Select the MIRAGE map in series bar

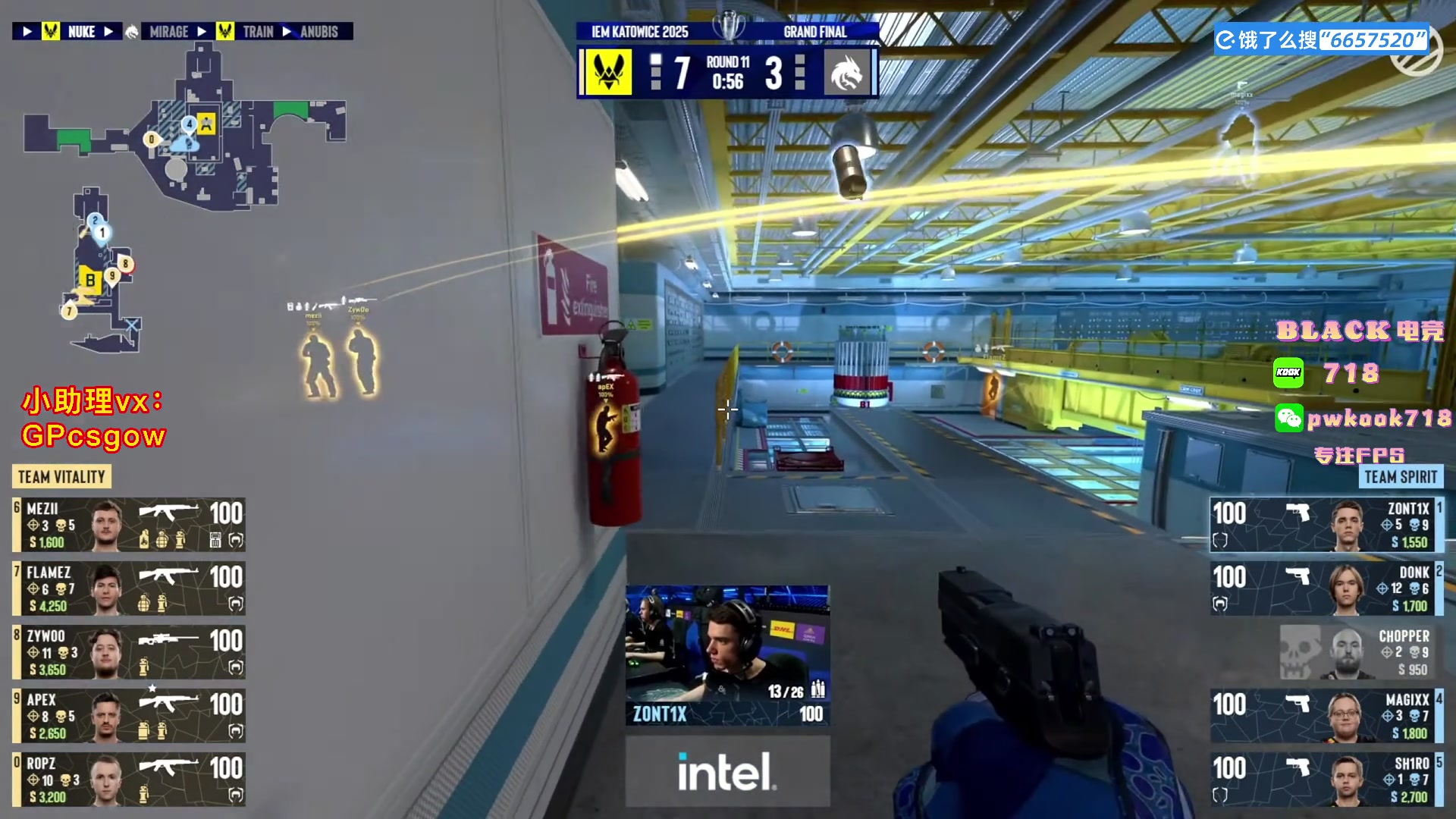coord(168,32)
